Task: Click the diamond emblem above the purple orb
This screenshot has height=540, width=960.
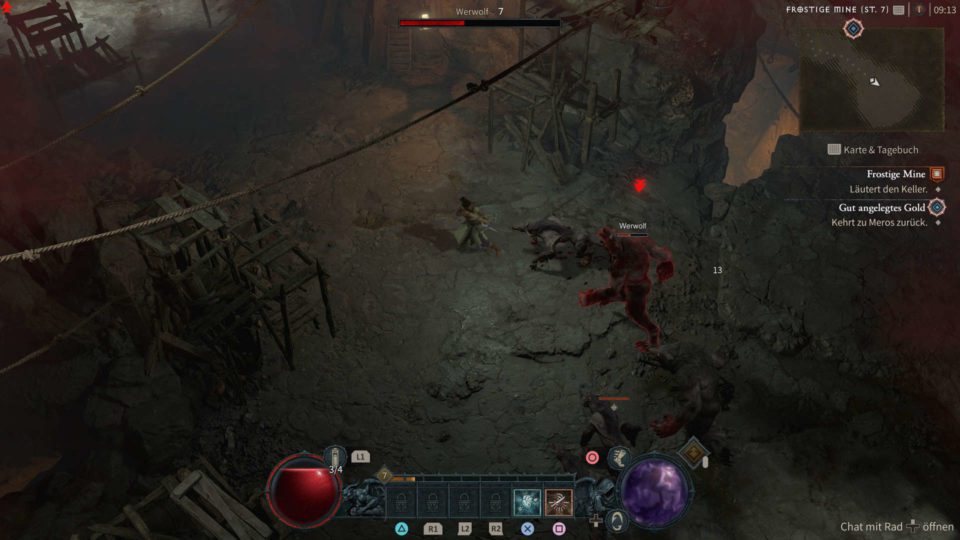Action: point(694,452)
